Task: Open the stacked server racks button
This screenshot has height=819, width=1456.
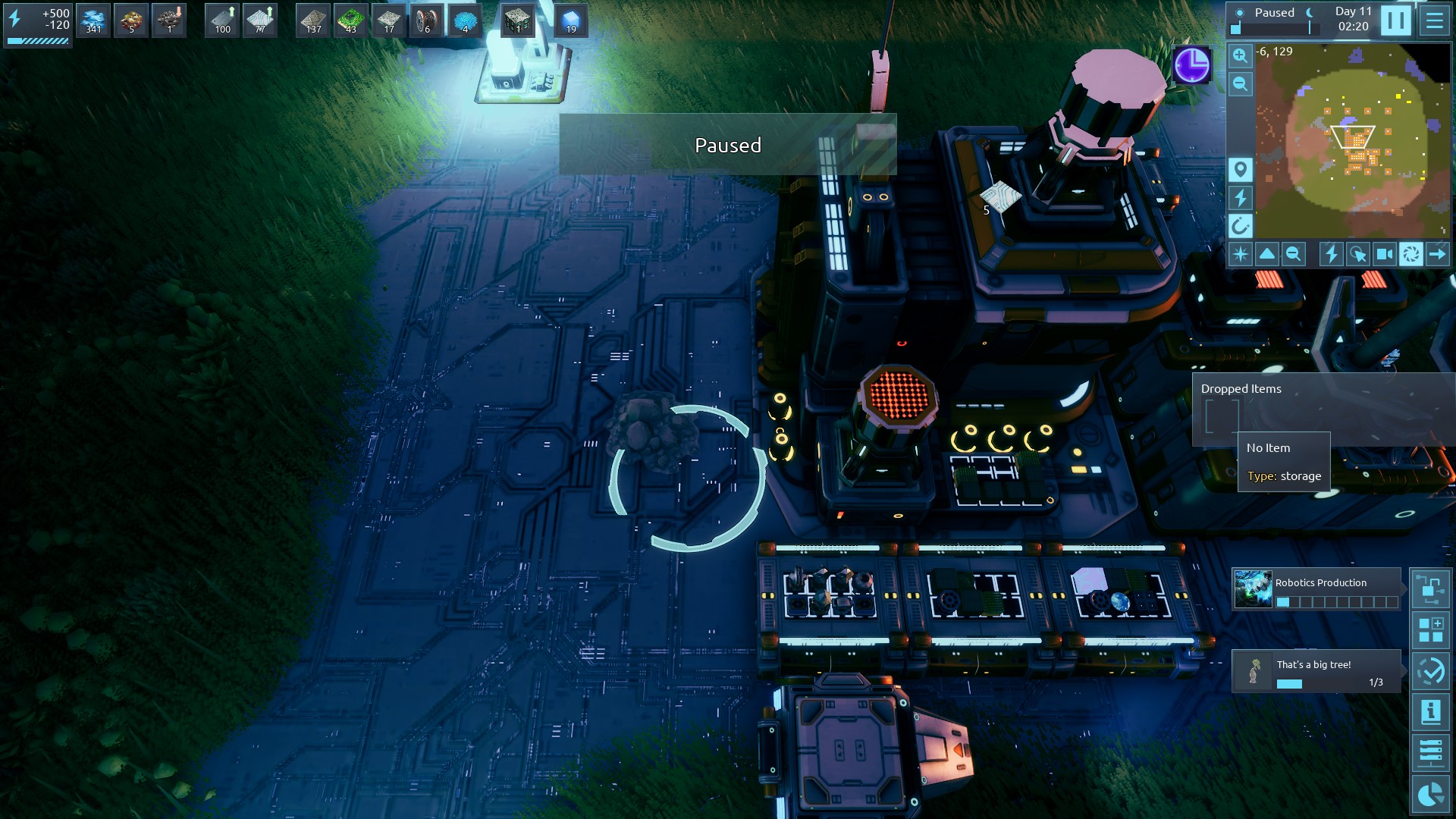Action: [x=1430, y=753]
